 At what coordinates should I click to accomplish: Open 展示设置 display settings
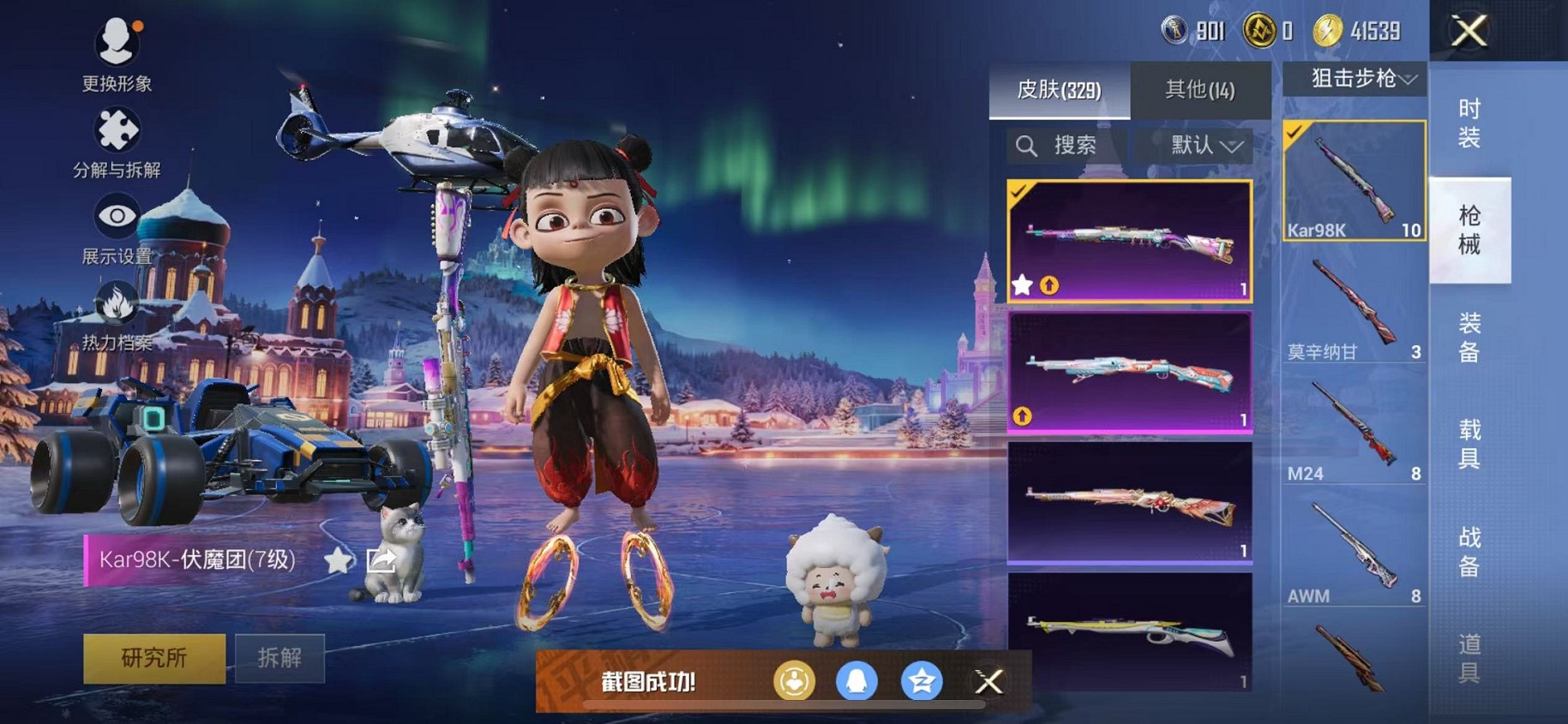[117, 227]
